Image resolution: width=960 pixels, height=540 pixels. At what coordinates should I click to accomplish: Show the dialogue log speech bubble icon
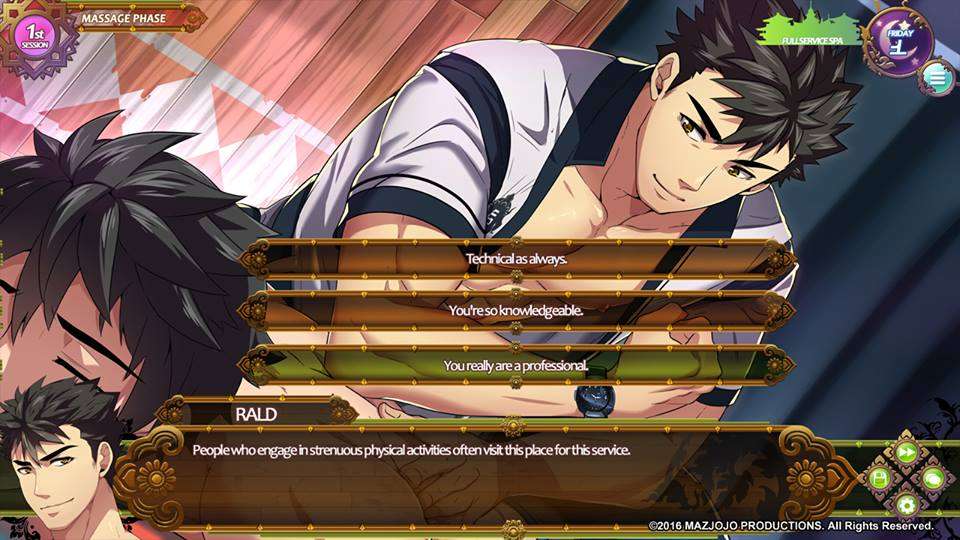click(933, 479)
